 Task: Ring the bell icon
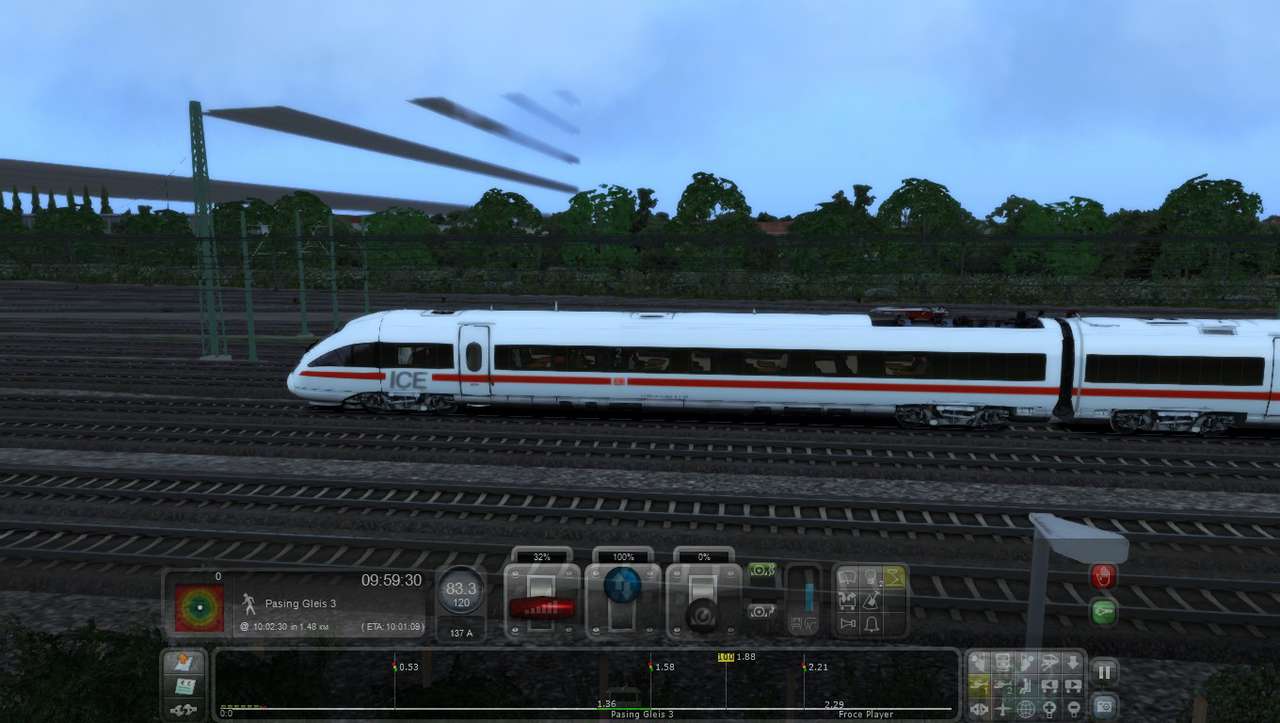(x=871, y=625)
